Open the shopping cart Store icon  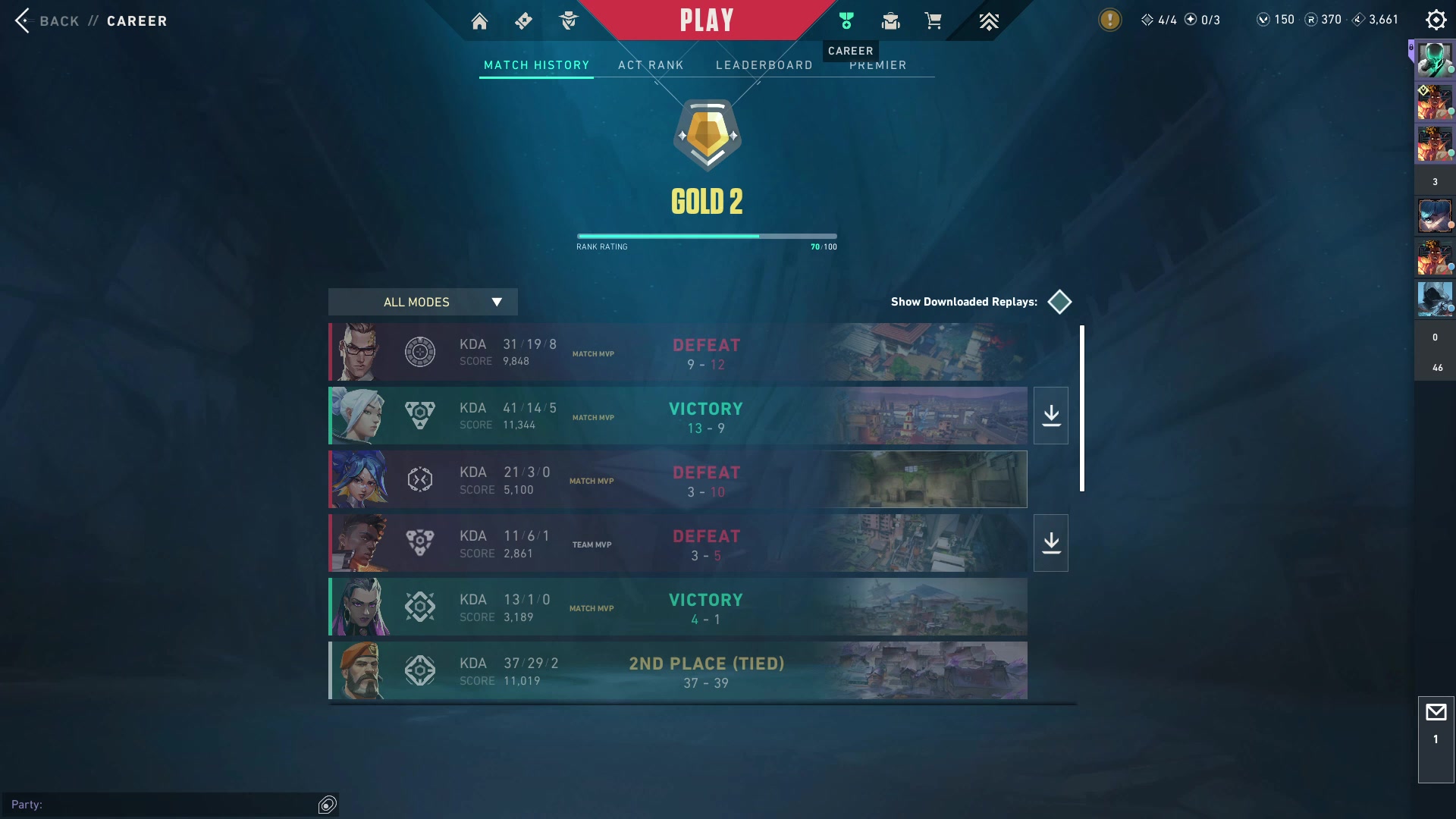point(933,21)
